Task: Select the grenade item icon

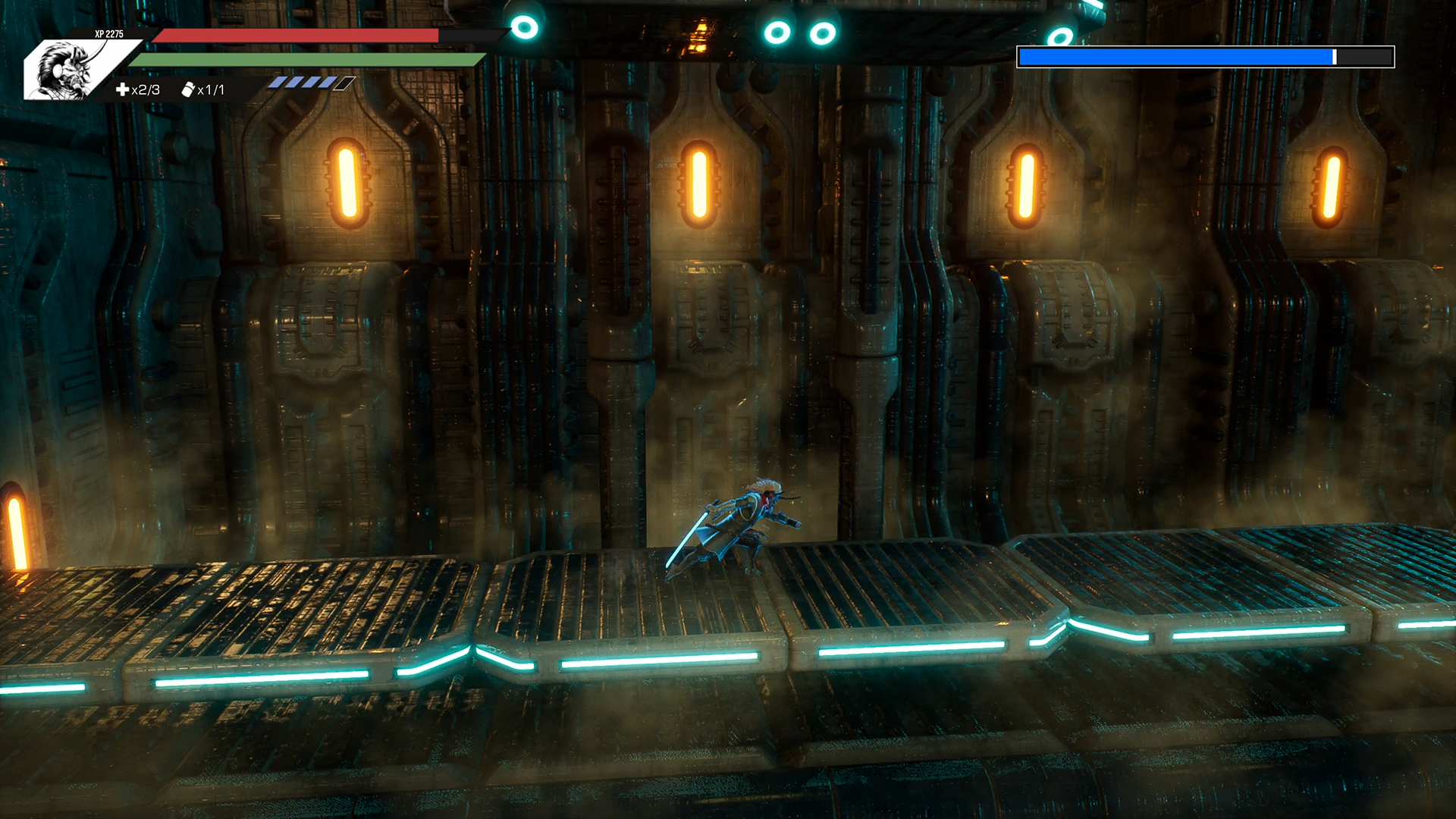Action: (x=187, y=89)
